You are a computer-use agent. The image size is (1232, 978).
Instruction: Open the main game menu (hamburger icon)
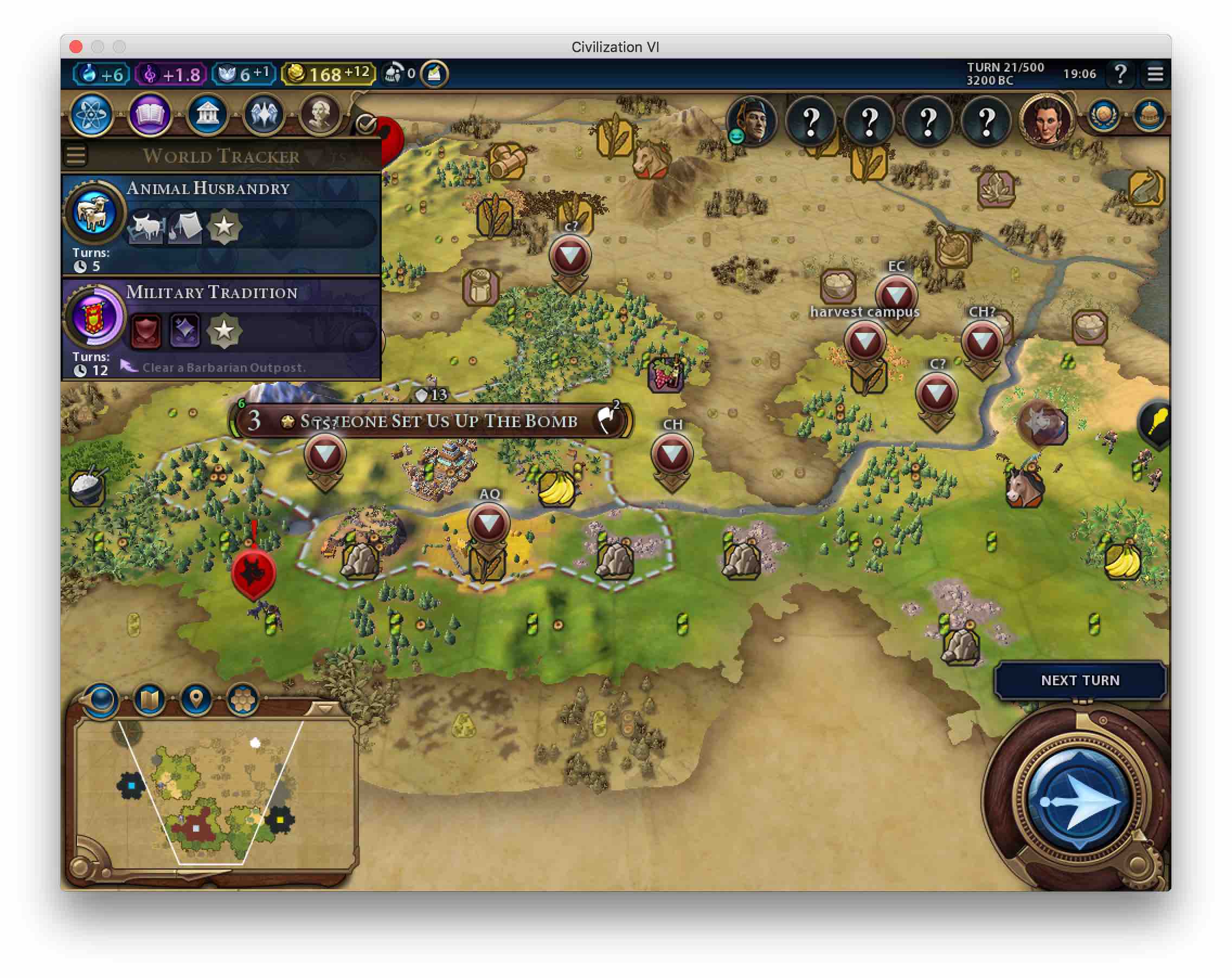(x=1155, y=74)
